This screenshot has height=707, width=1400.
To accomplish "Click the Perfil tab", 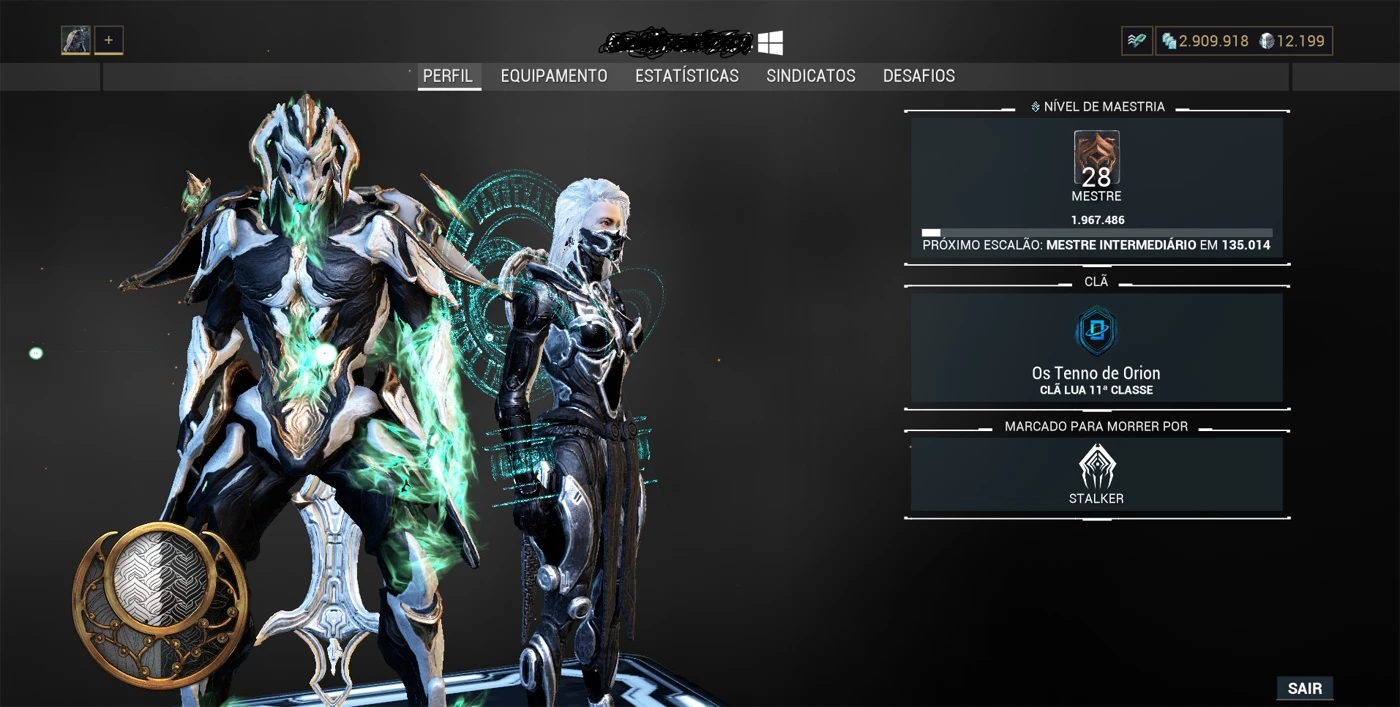I will tap(448, 76).
